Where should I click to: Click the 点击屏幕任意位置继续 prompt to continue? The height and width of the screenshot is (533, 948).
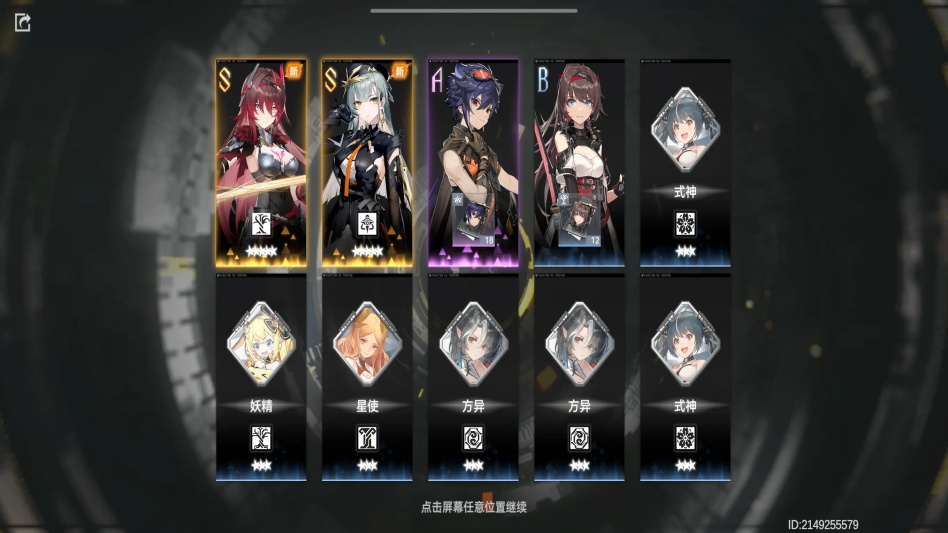point(474,507)
